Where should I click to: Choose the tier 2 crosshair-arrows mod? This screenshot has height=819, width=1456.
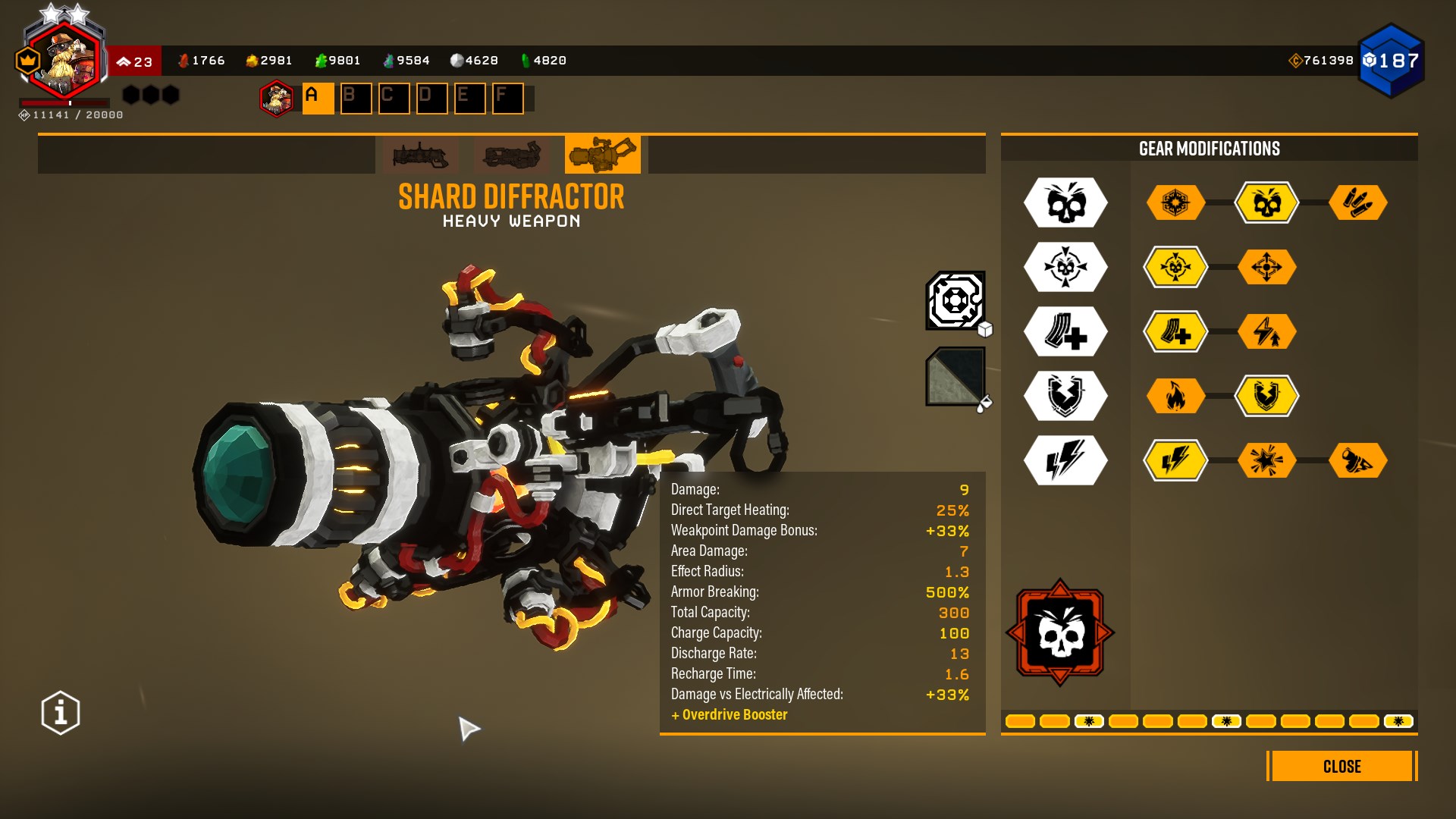coord(1266,267)
